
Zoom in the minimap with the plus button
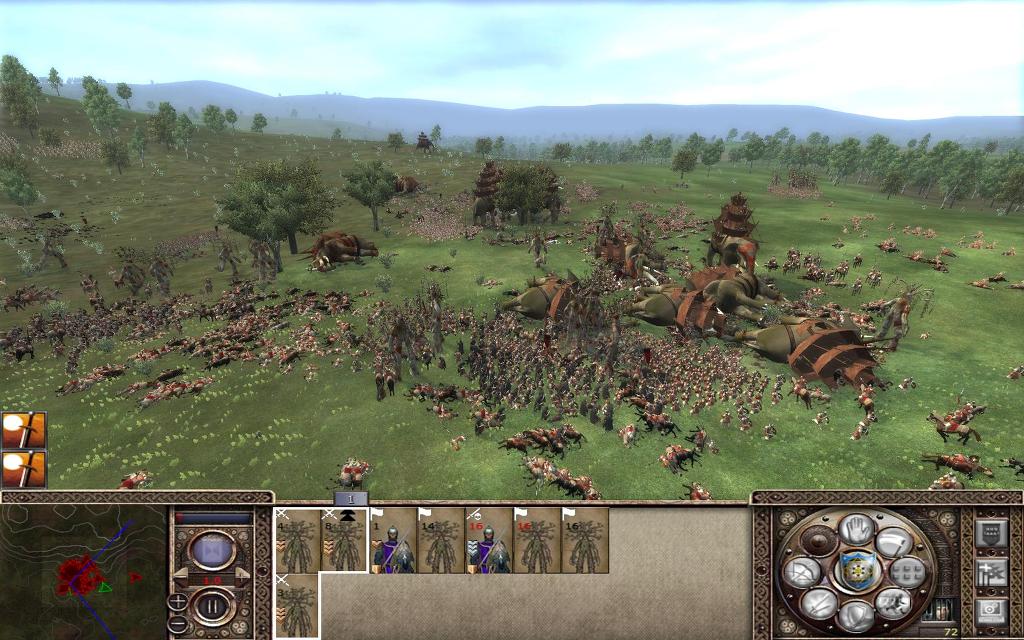[178, 601]
